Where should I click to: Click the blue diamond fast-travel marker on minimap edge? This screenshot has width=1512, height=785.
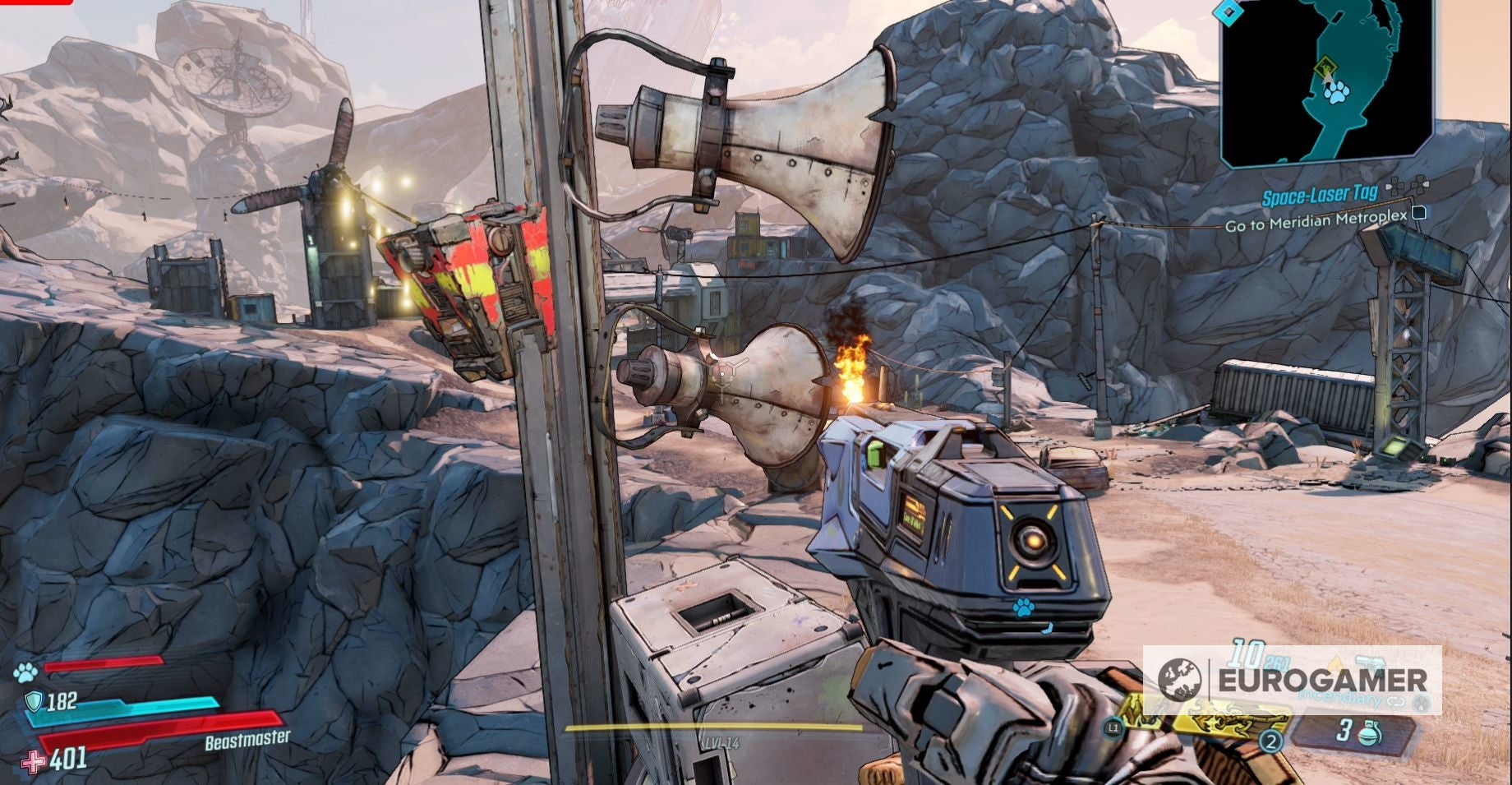[1228, 13]
